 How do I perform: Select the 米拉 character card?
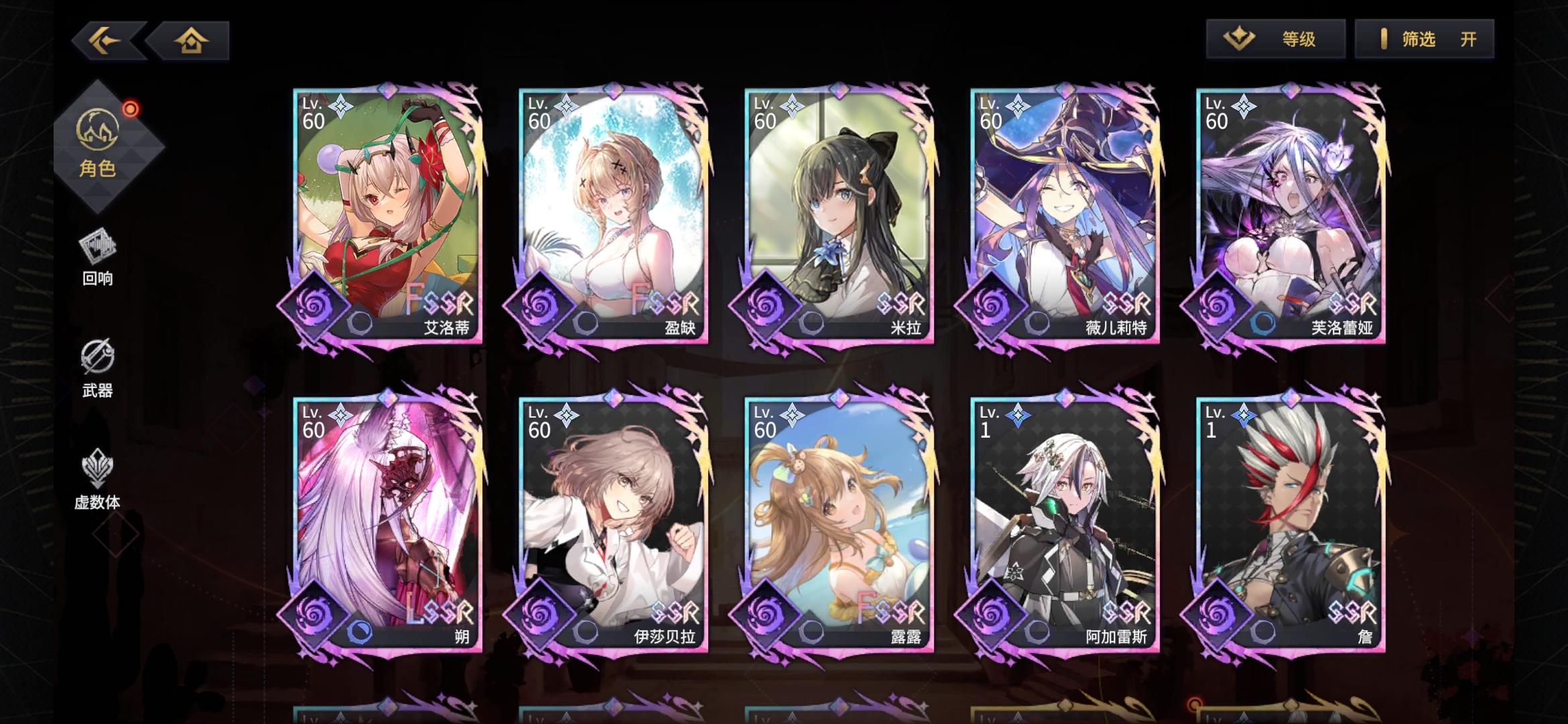[836, 215]
